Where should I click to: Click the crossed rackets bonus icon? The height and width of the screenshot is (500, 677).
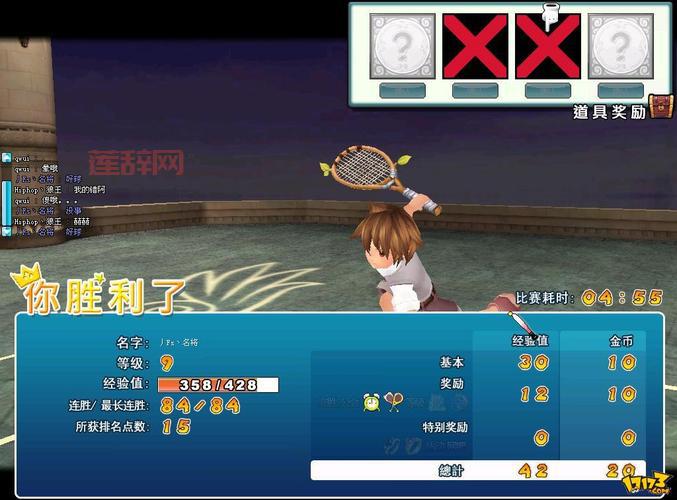click(x=394, y=402)
